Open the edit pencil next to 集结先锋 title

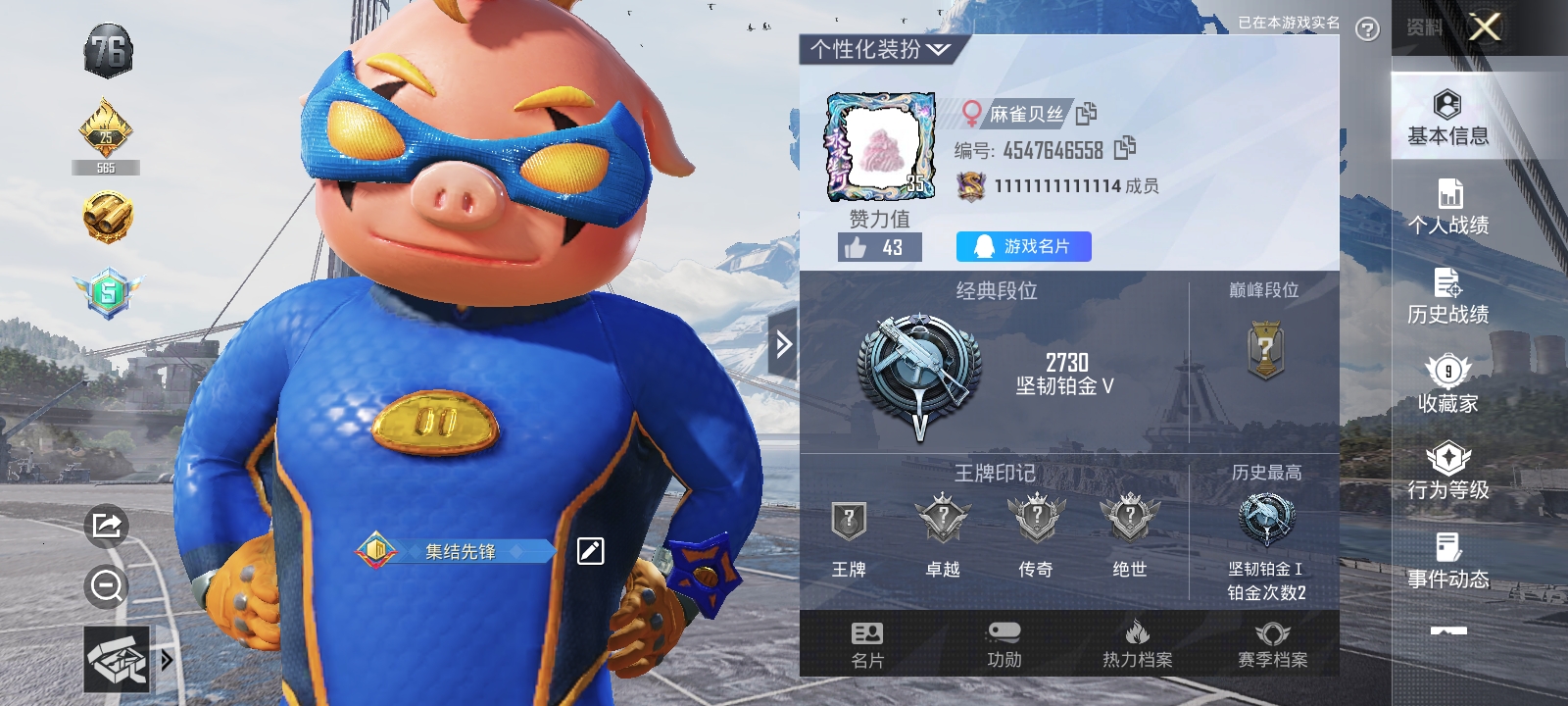tap(587, 551)
